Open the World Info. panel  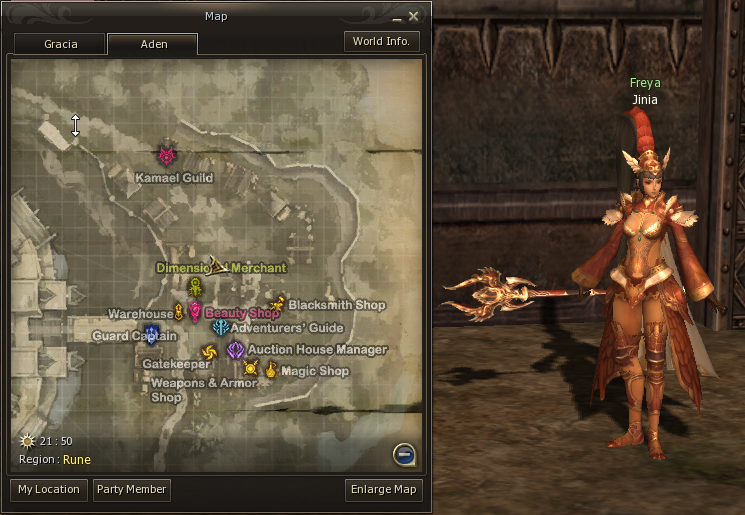(x=382, y=41)
